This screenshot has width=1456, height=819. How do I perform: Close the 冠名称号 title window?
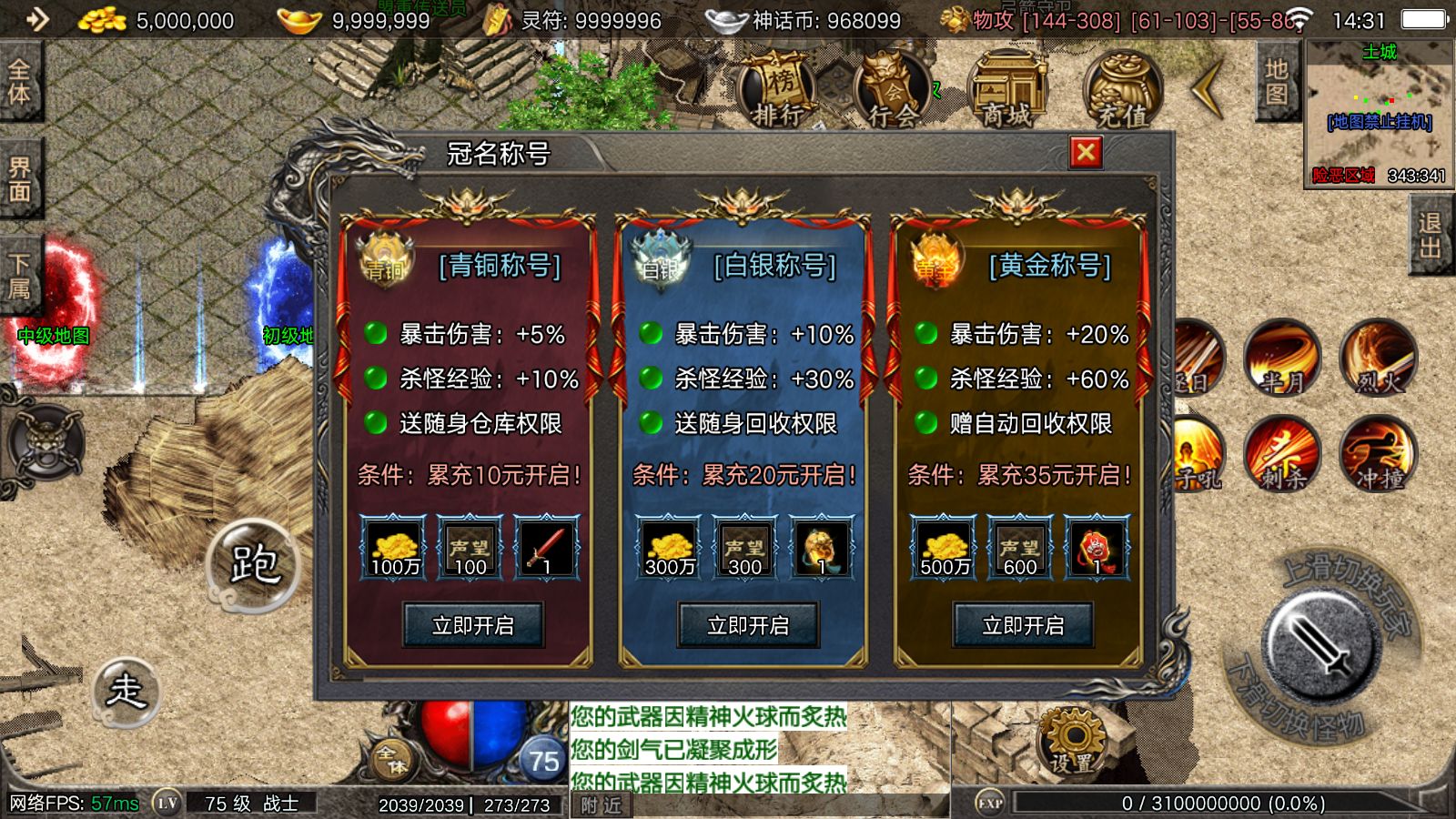point(1085,153)
